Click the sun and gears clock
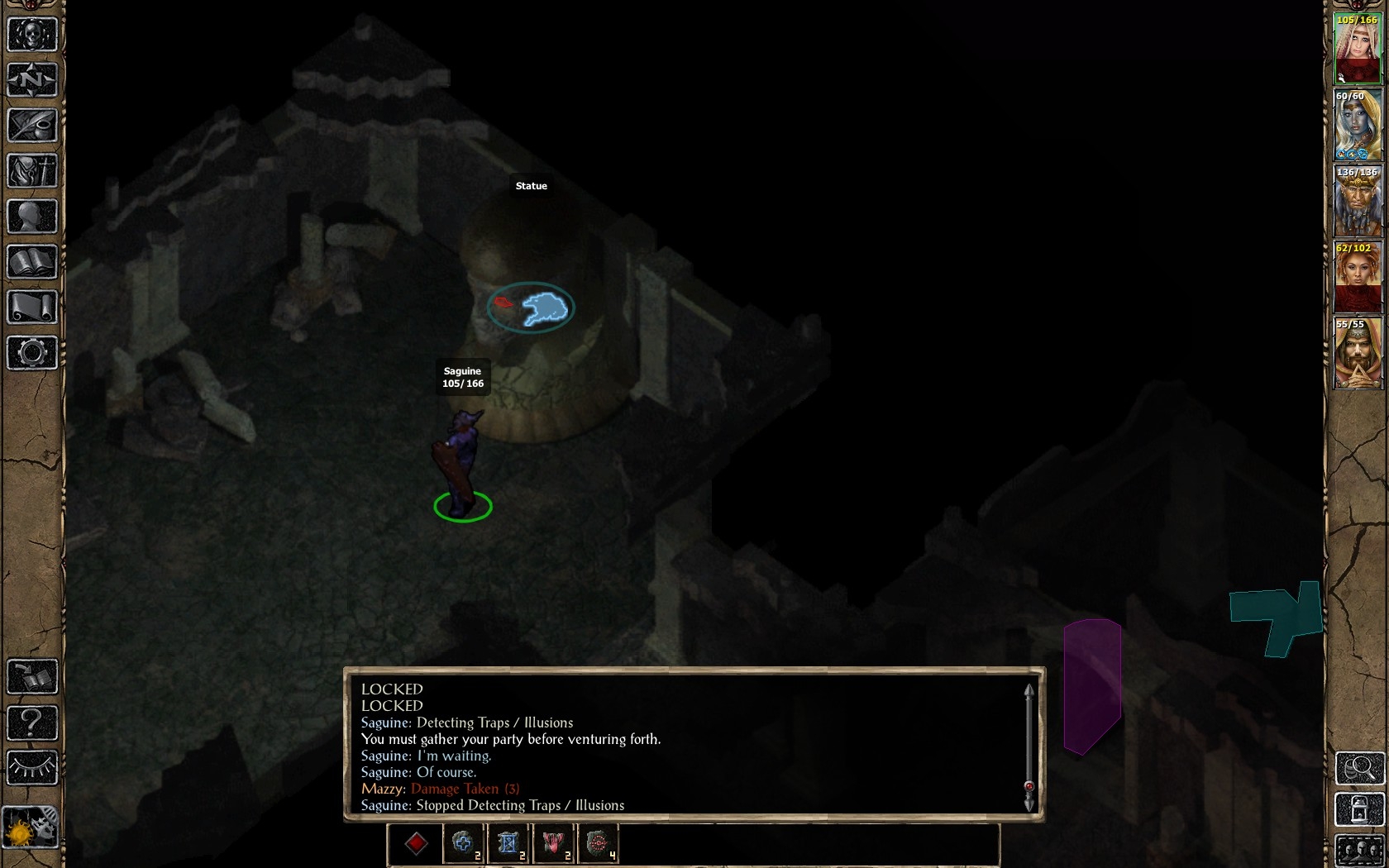This screenshot has width=1389, height=868. (31, 827)
